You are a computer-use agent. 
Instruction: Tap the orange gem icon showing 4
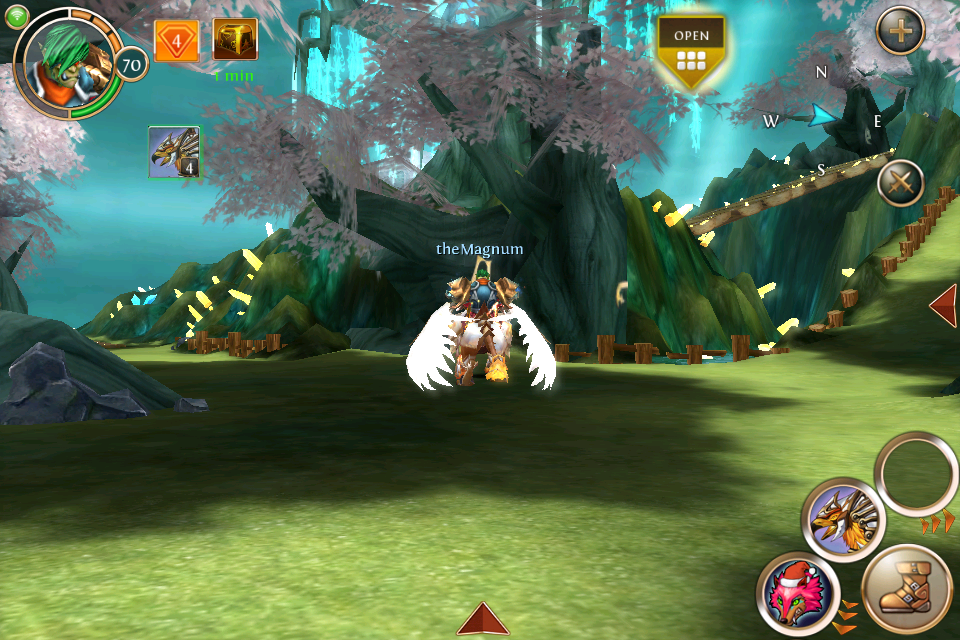click(x=176, y=41)
